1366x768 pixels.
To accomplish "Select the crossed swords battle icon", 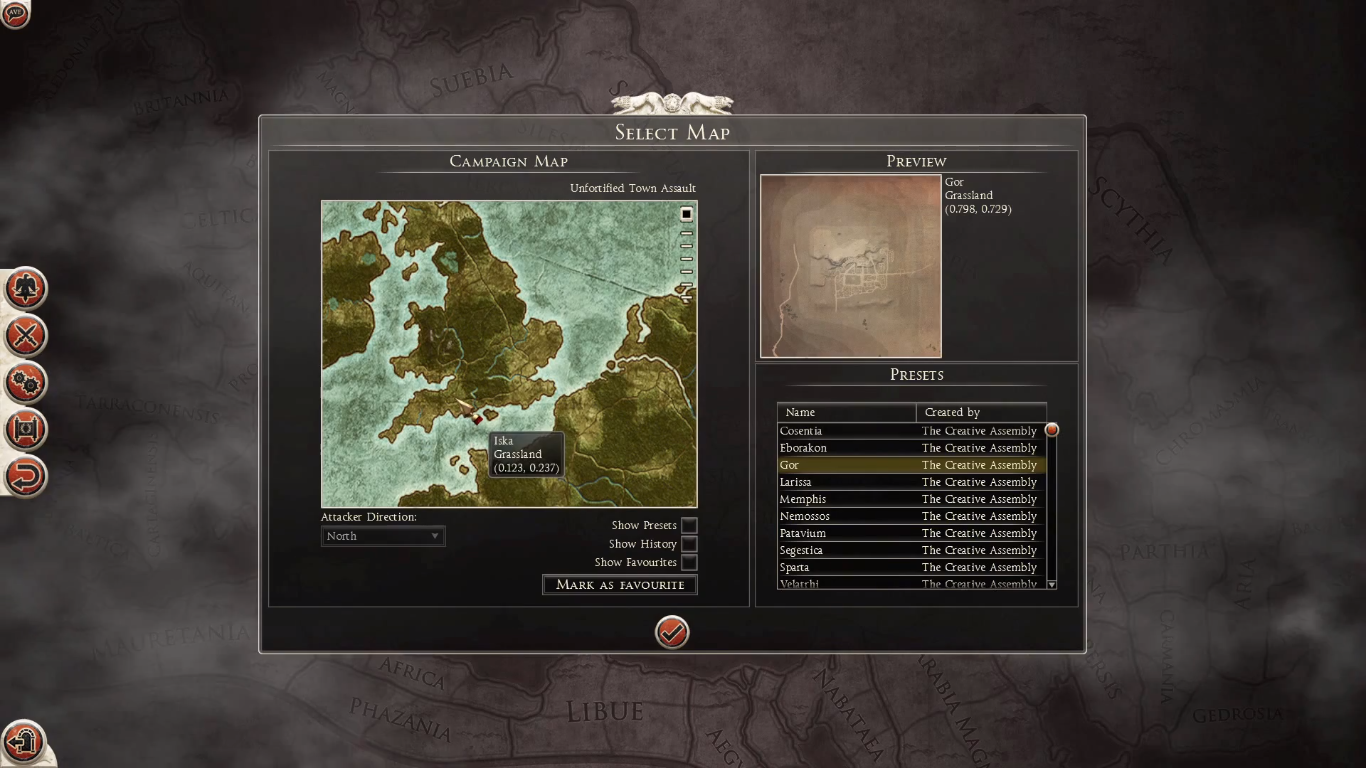I will click(x=25, y=336).
